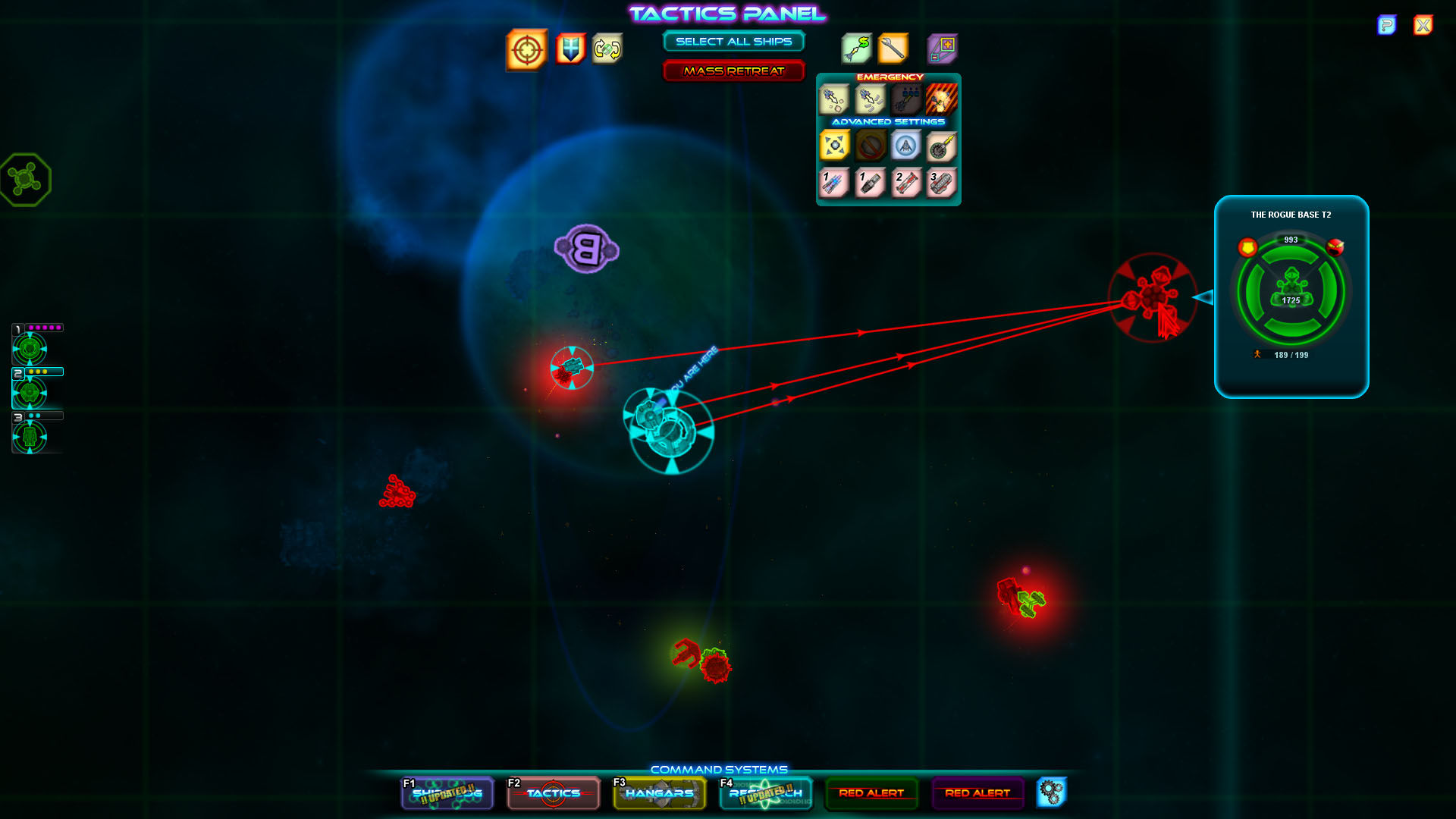Select the blue fighter ship icon
This screenshot has width=1456, height=819.
906,146
